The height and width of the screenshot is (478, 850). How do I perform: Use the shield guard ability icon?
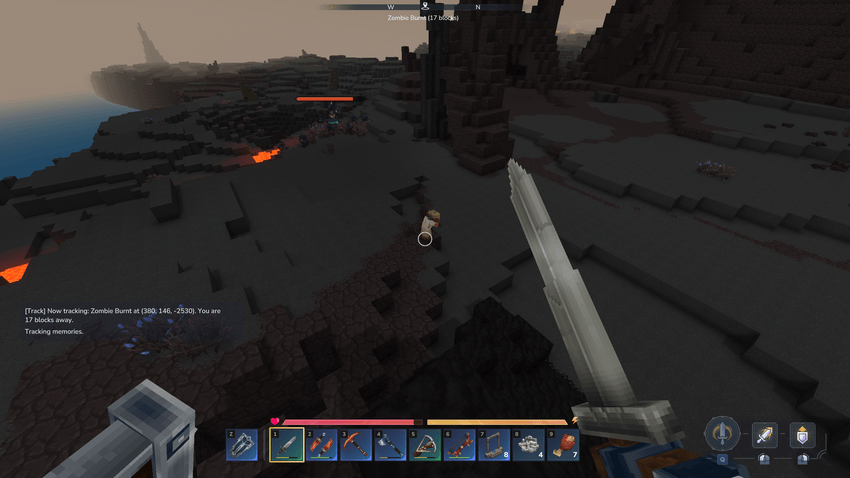coord(802,434)
